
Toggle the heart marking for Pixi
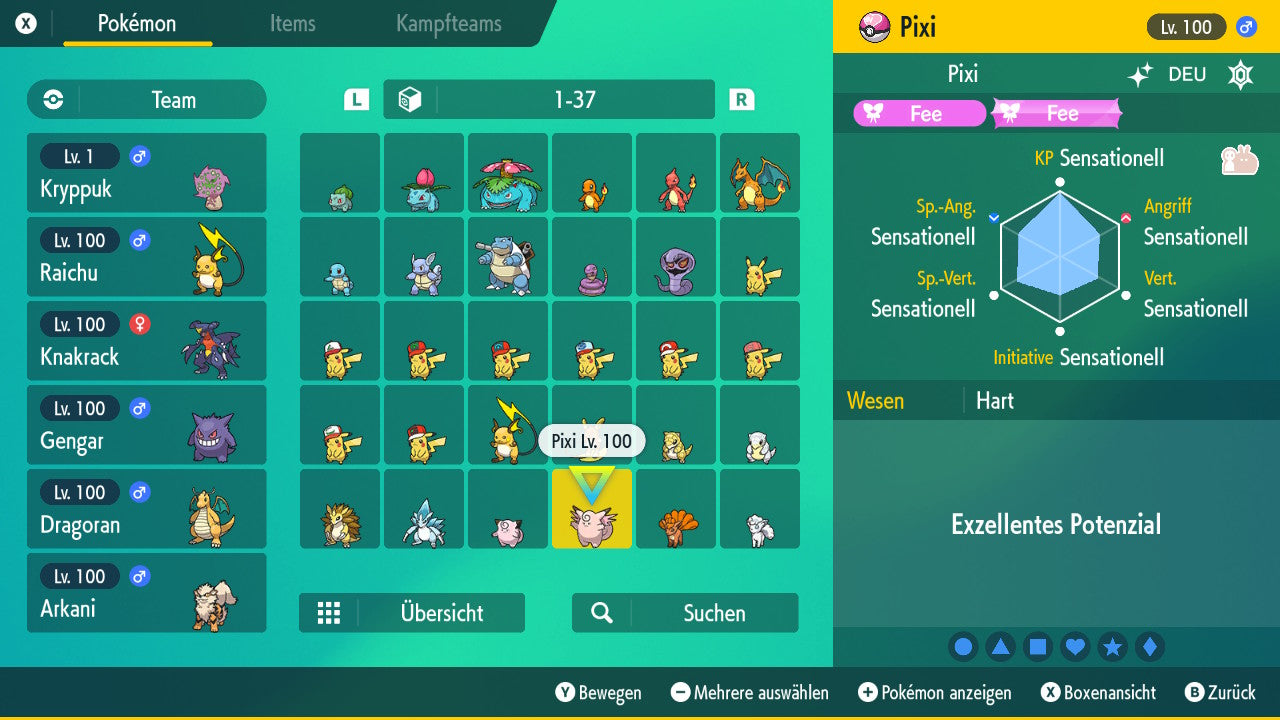(x=1075, y=647)
